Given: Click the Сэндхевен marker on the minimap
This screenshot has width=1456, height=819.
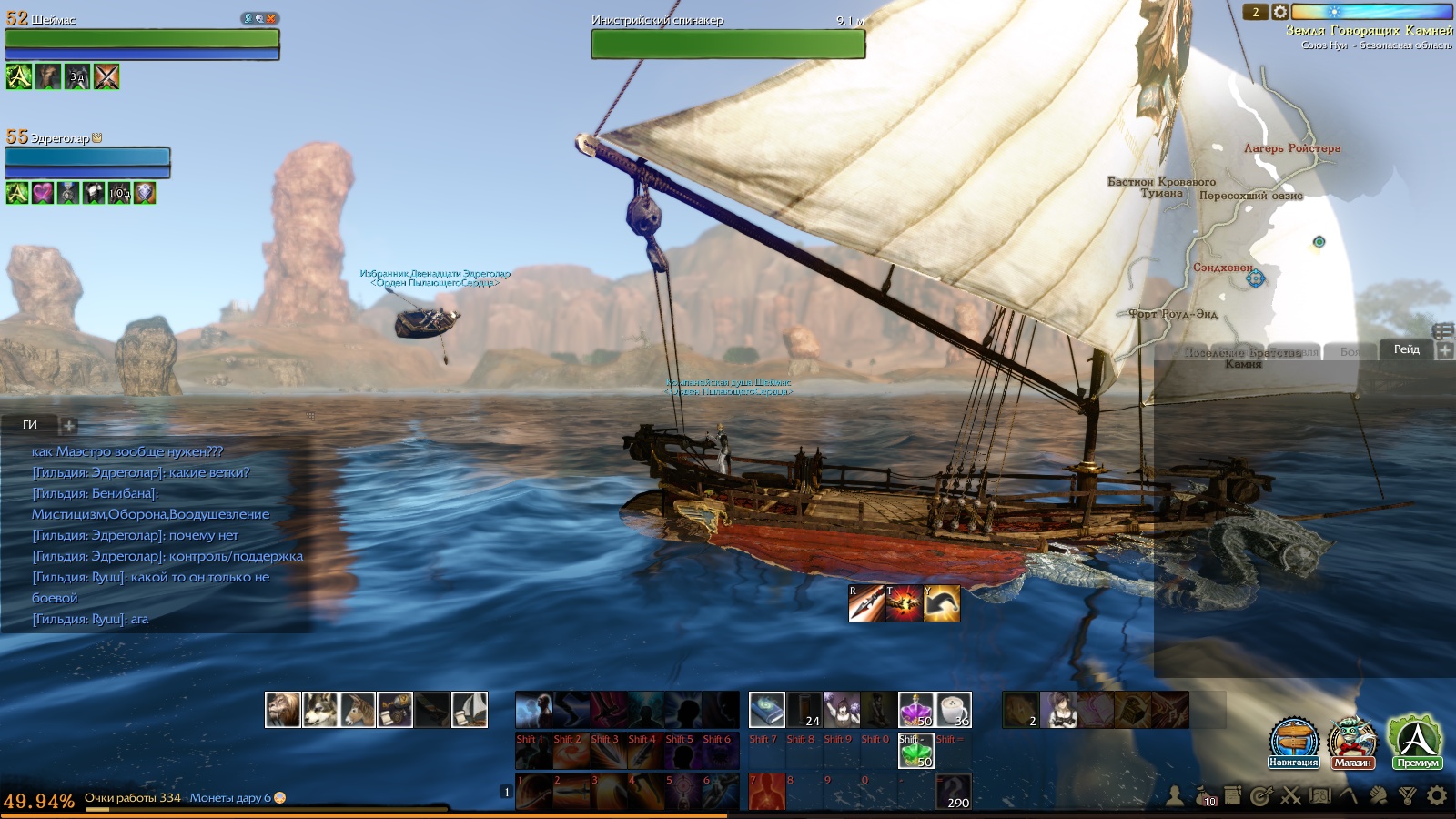Looking at the screenshot, I should pyautogui.click(x=1255, y=278).
